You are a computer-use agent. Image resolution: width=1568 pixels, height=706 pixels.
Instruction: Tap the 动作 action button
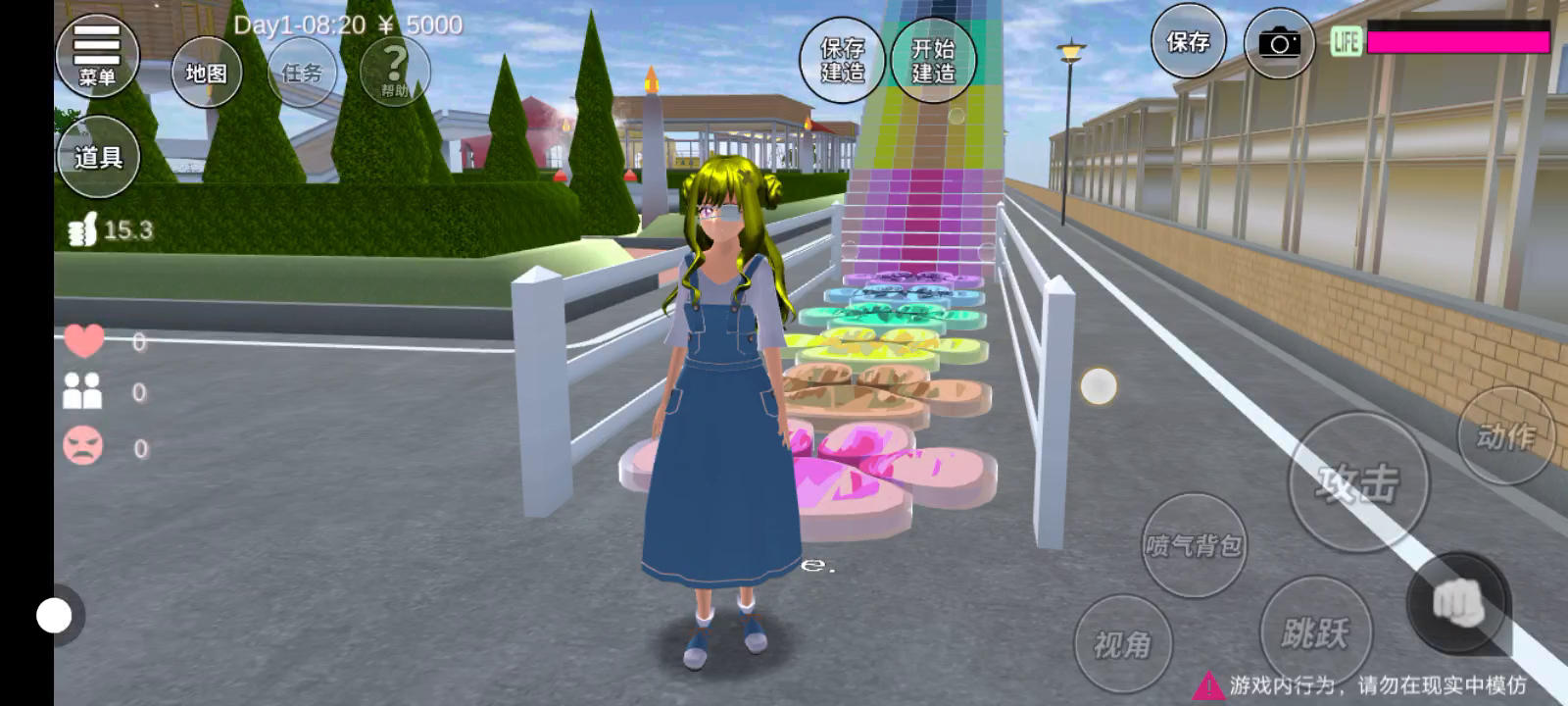click(1506, 435)
